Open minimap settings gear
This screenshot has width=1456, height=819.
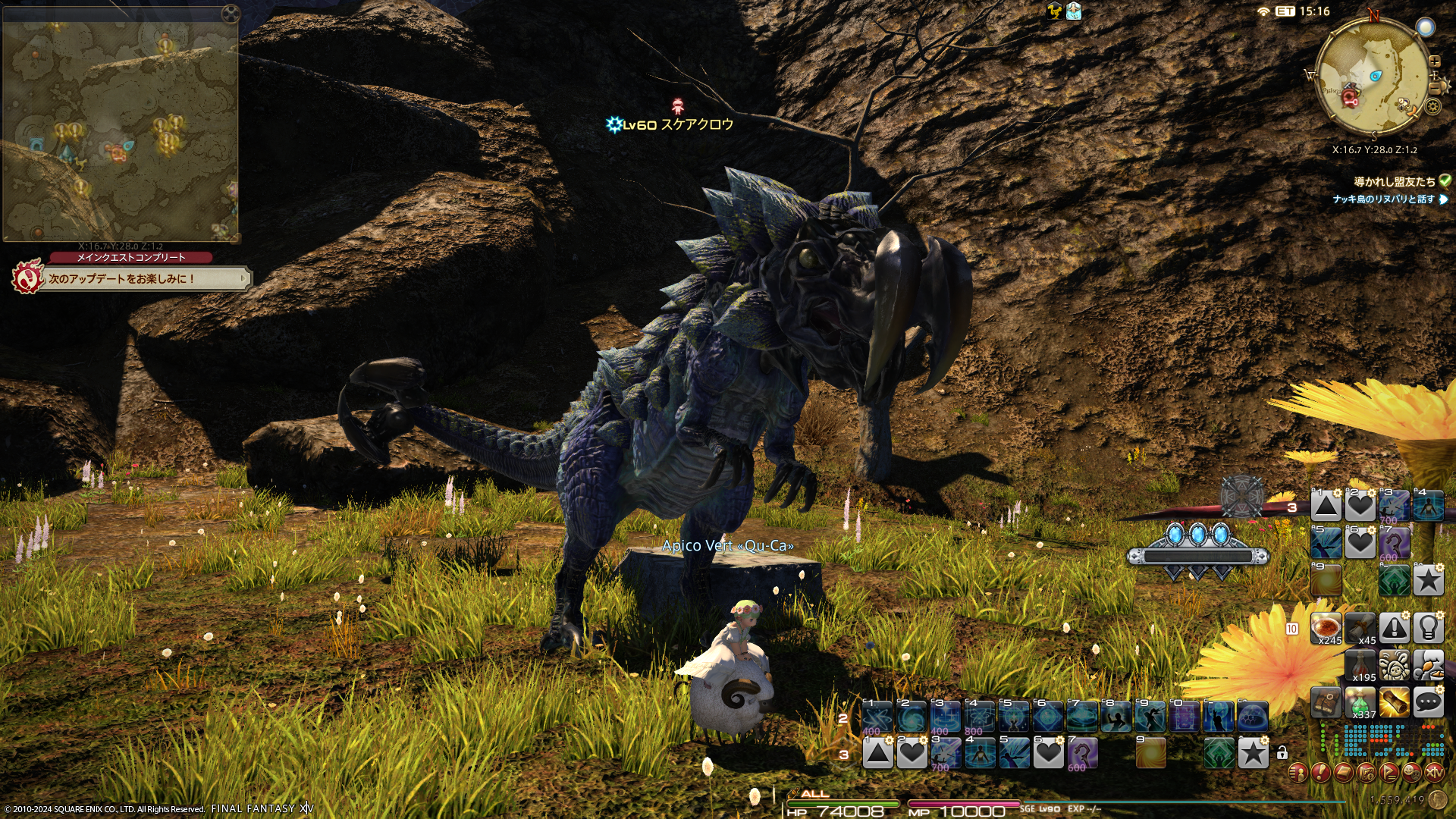[x=1432, y=106]
